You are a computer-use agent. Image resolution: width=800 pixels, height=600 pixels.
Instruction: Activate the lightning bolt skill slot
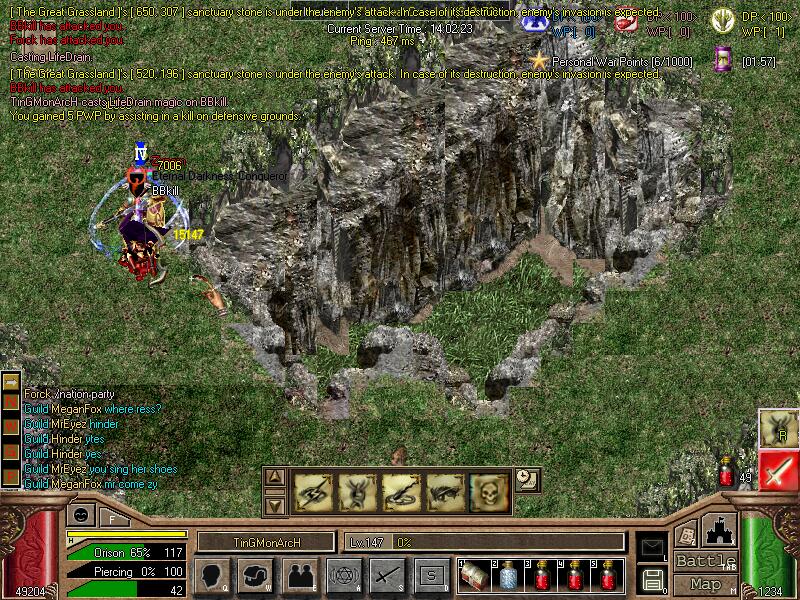312,491
